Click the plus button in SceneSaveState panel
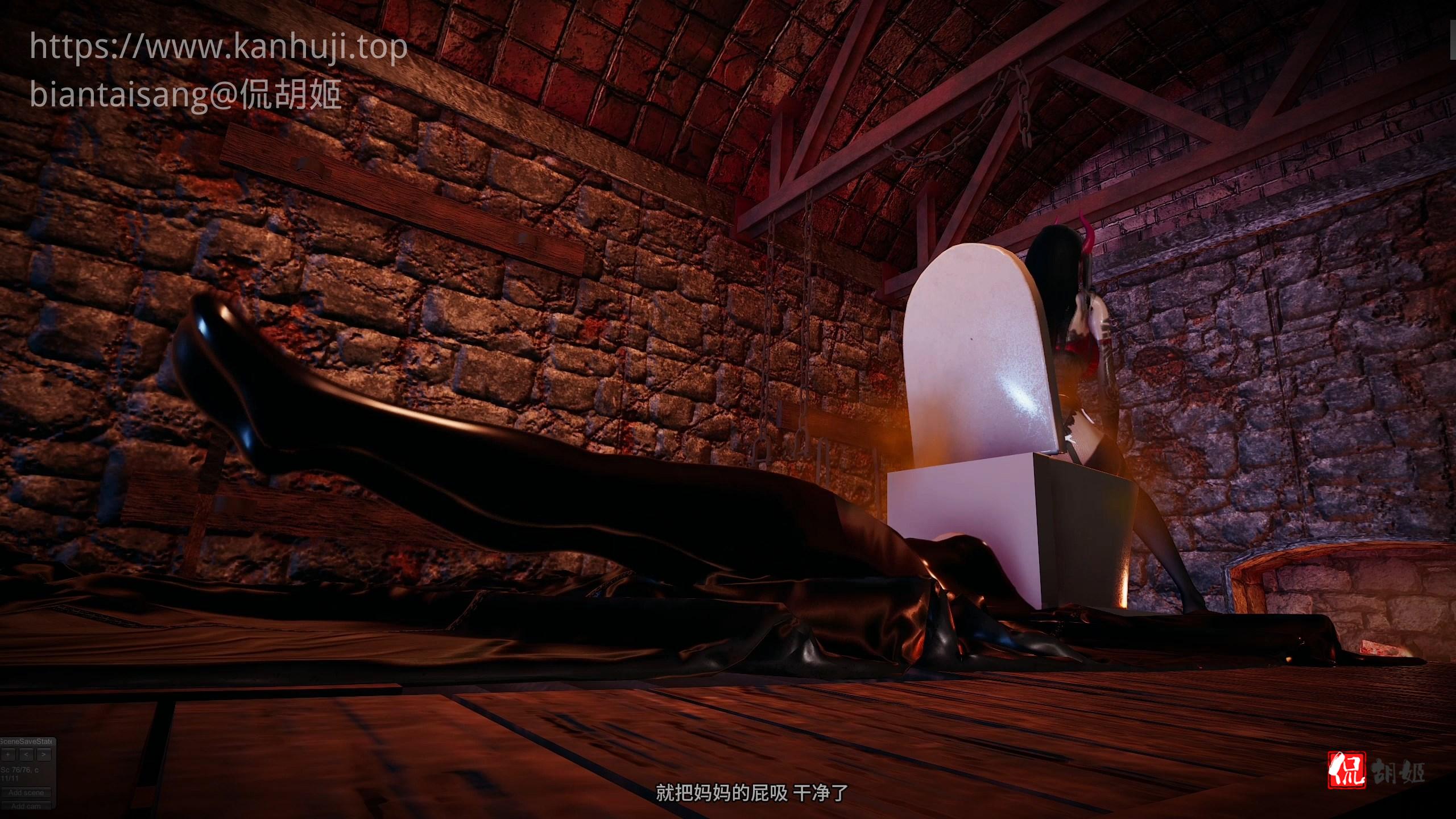 click(x=7, y=755)
